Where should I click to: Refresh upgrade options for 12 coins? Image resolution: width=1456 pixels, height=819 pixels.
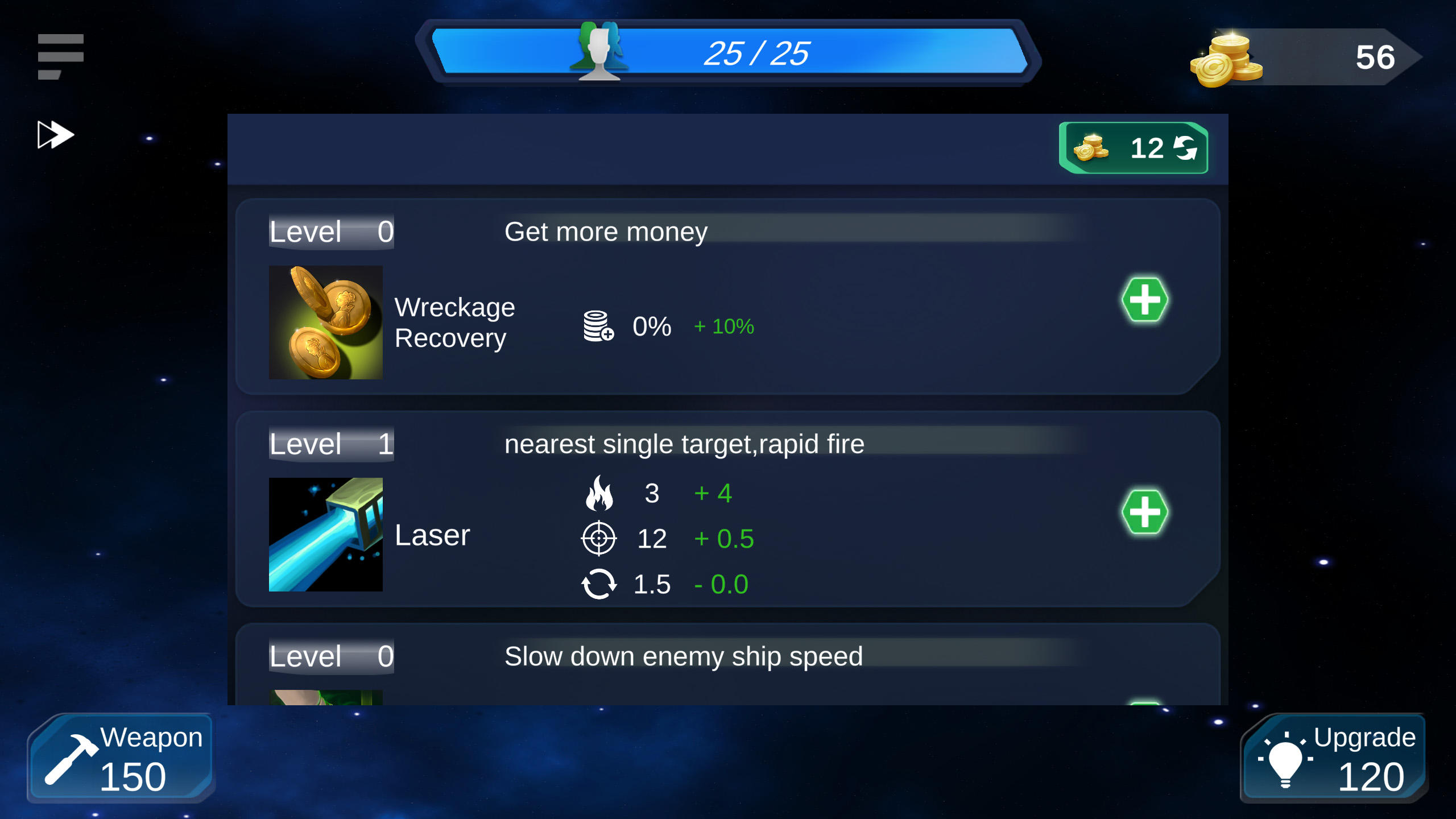click(1134, 150)
